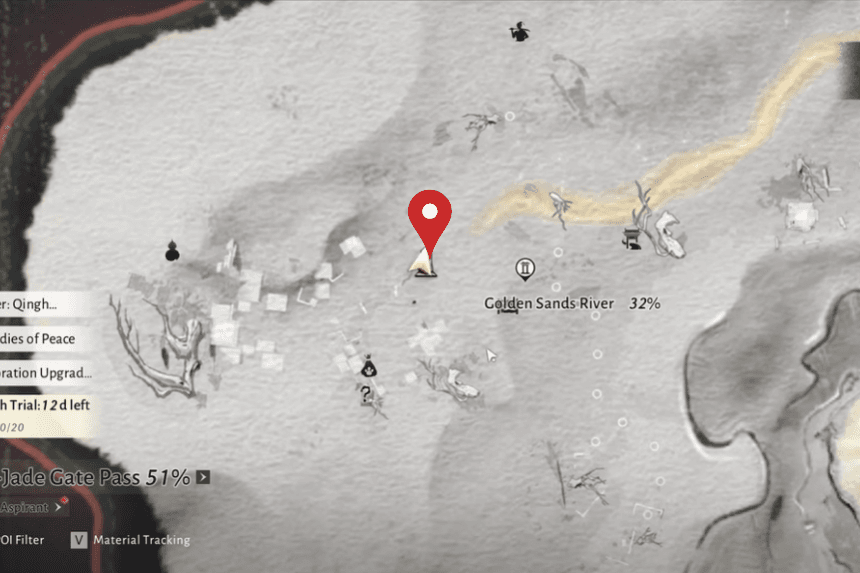Click the gourd-shaped map marker
Viewport: 860px width, 573px height.
tap(171, 251)
